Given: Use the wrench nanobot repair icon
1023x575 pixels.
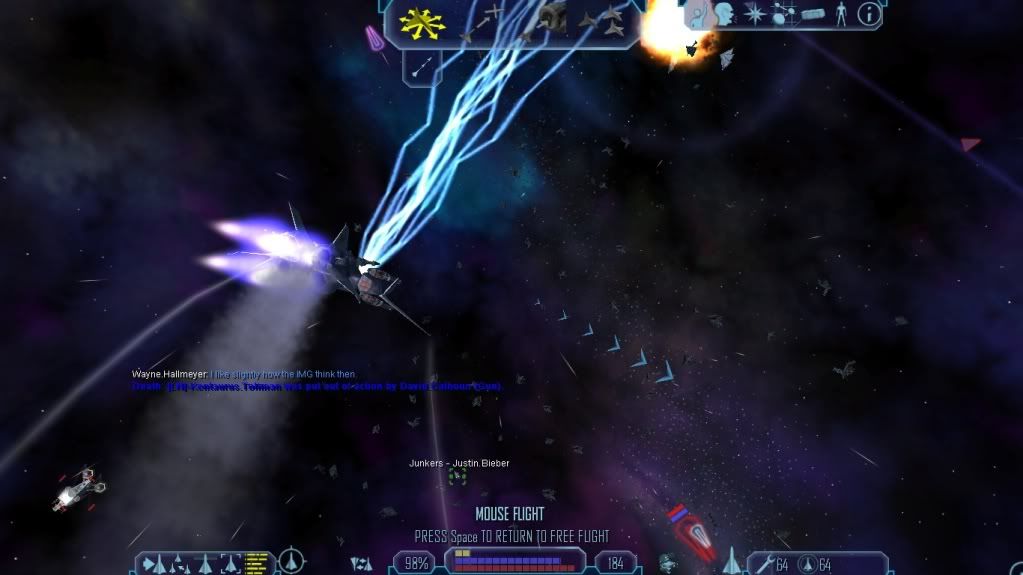Looking at the screenshot, I should 764,565.
